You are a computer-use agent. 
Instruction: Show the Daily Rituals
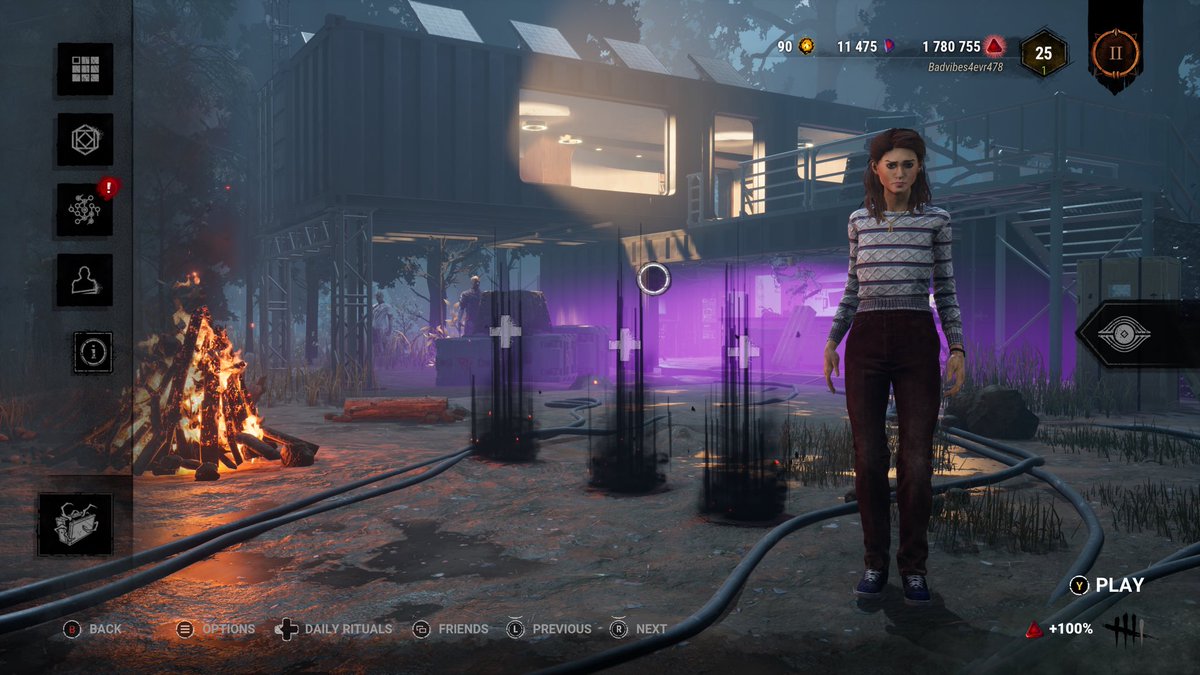pos(334,629)
